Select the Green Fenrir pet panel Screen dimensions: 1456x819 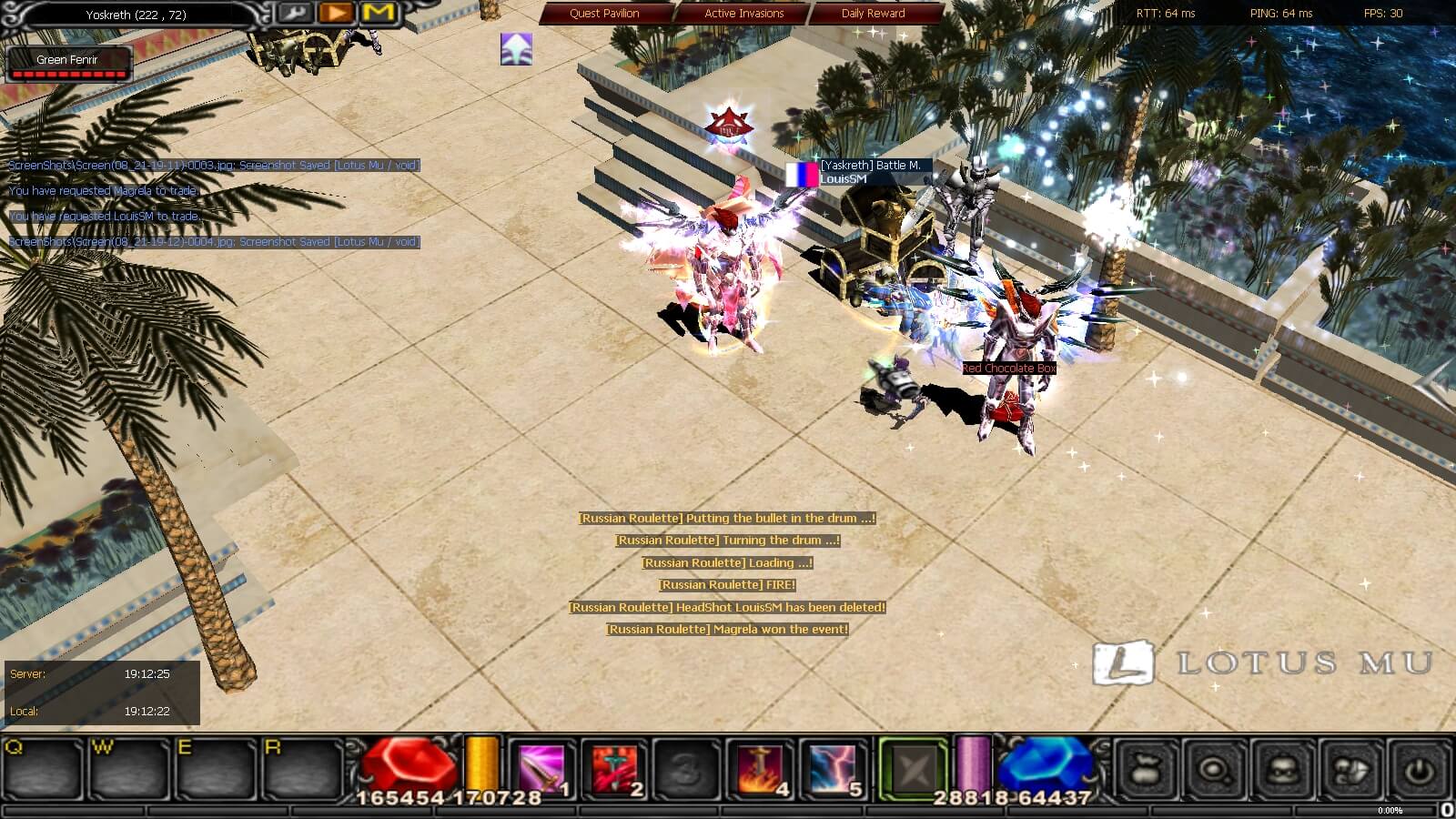[68, 64]
